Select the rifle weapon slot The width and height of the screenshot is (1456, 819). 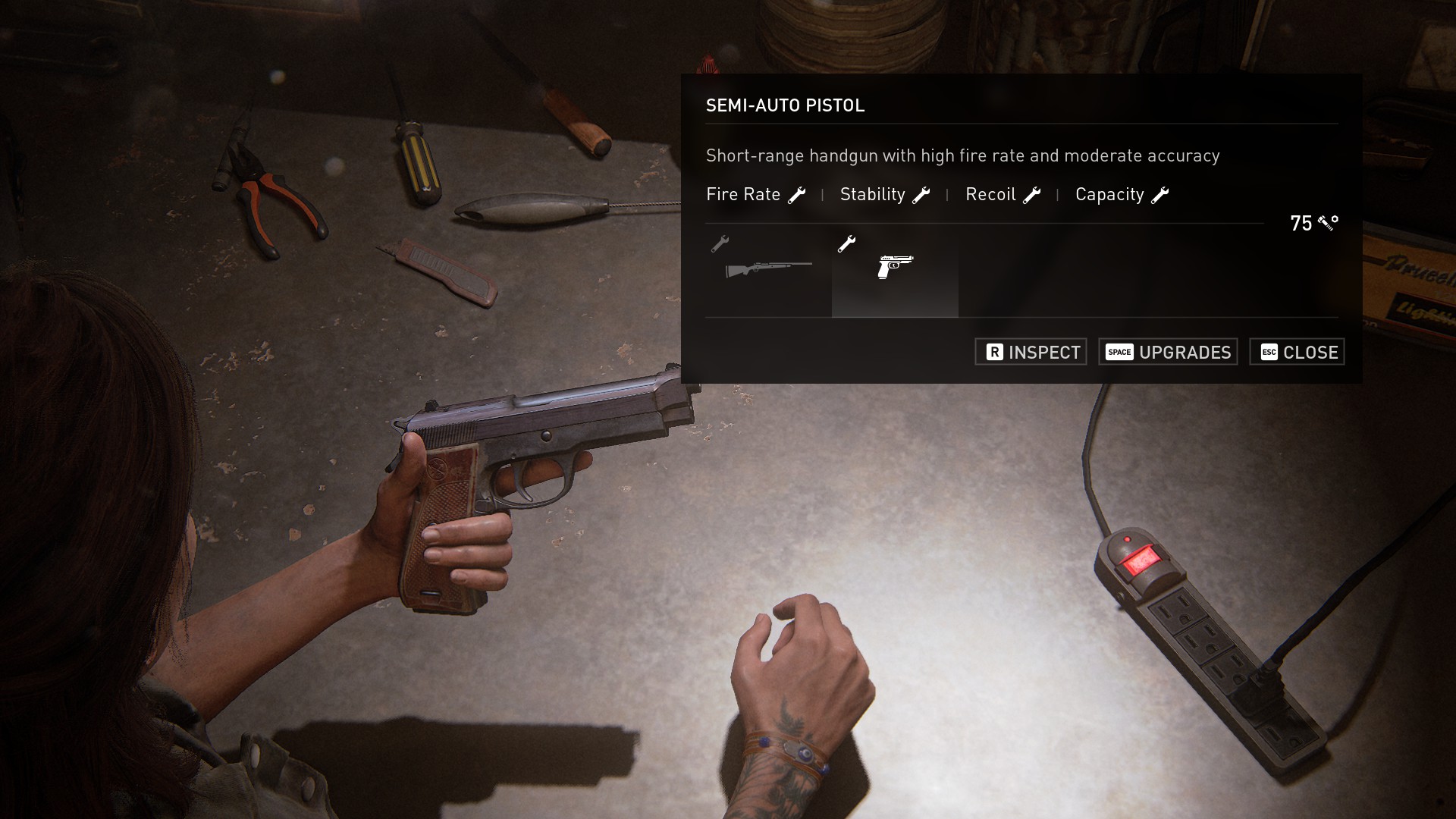click(x=768, y=269)
